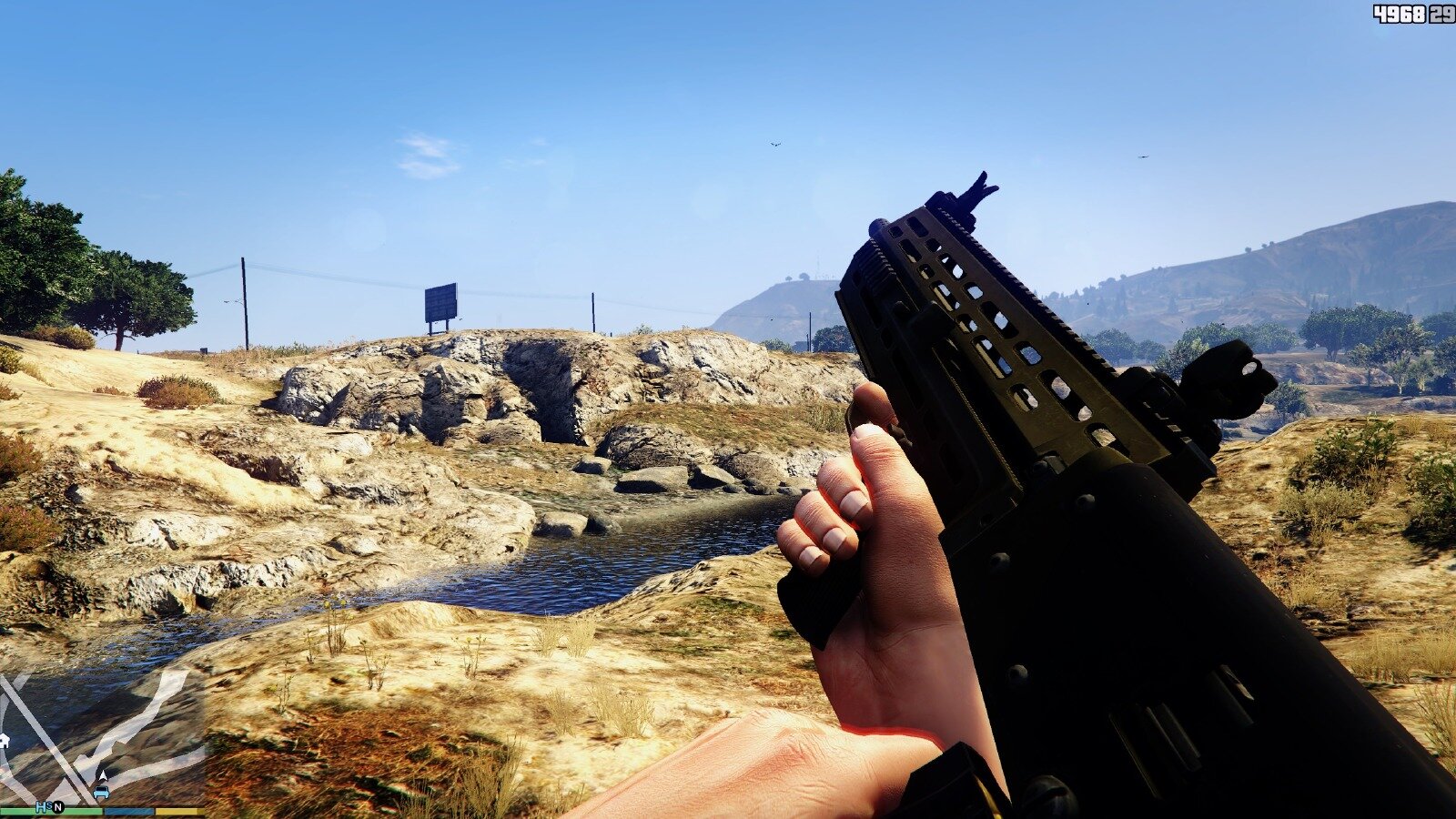Select the blue H marker on minimap

(42, 806)
